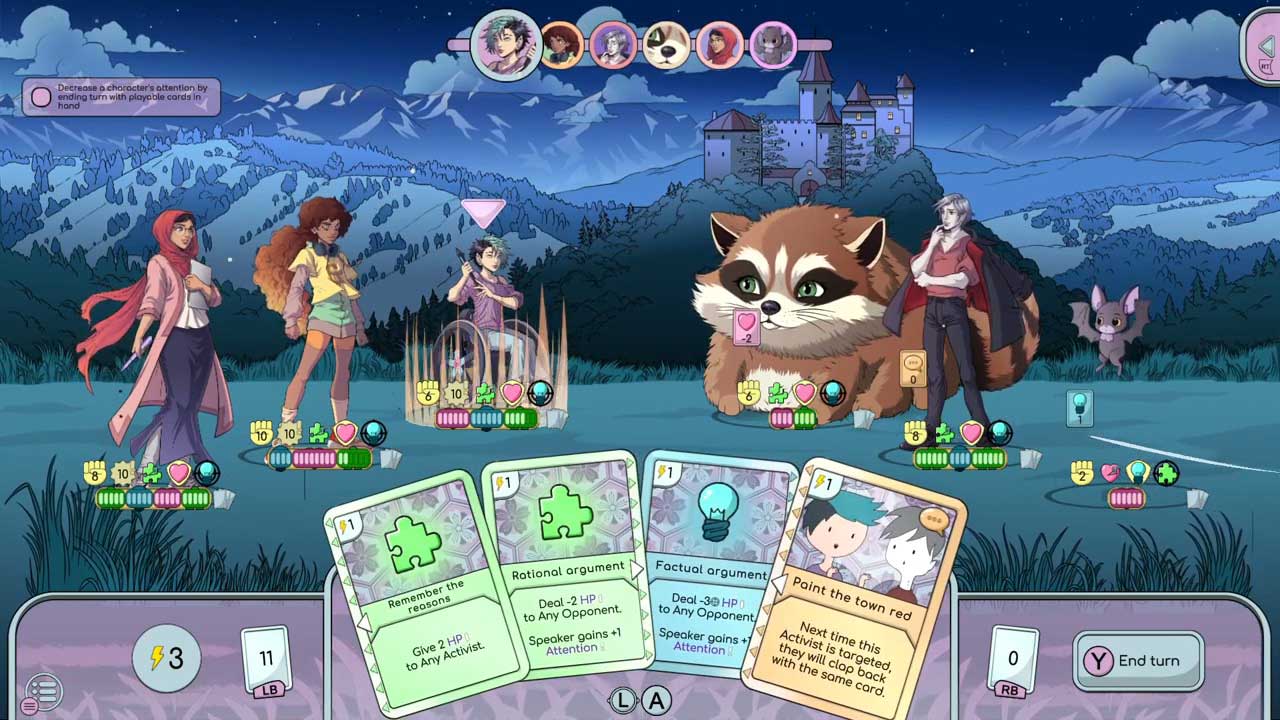Click the bat turn portrait

(x=772, y=46)
